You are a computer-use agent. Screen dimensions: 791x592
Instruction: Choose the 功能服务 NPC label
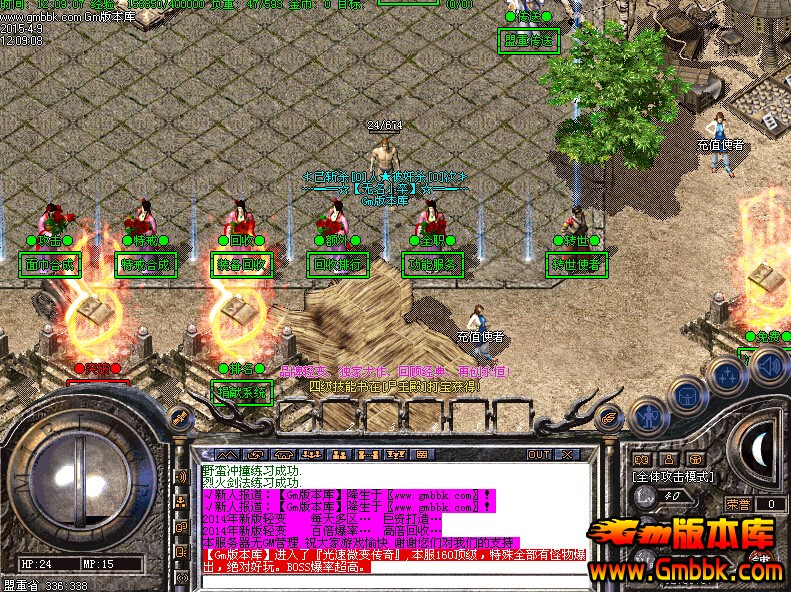coord(433,265)
